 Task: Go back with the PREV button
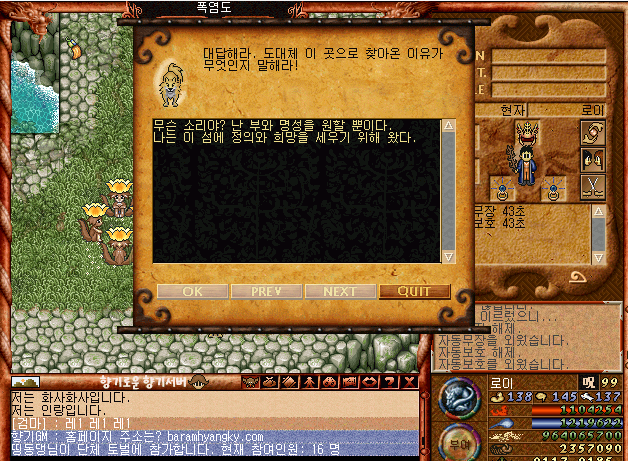coord(266,292)
